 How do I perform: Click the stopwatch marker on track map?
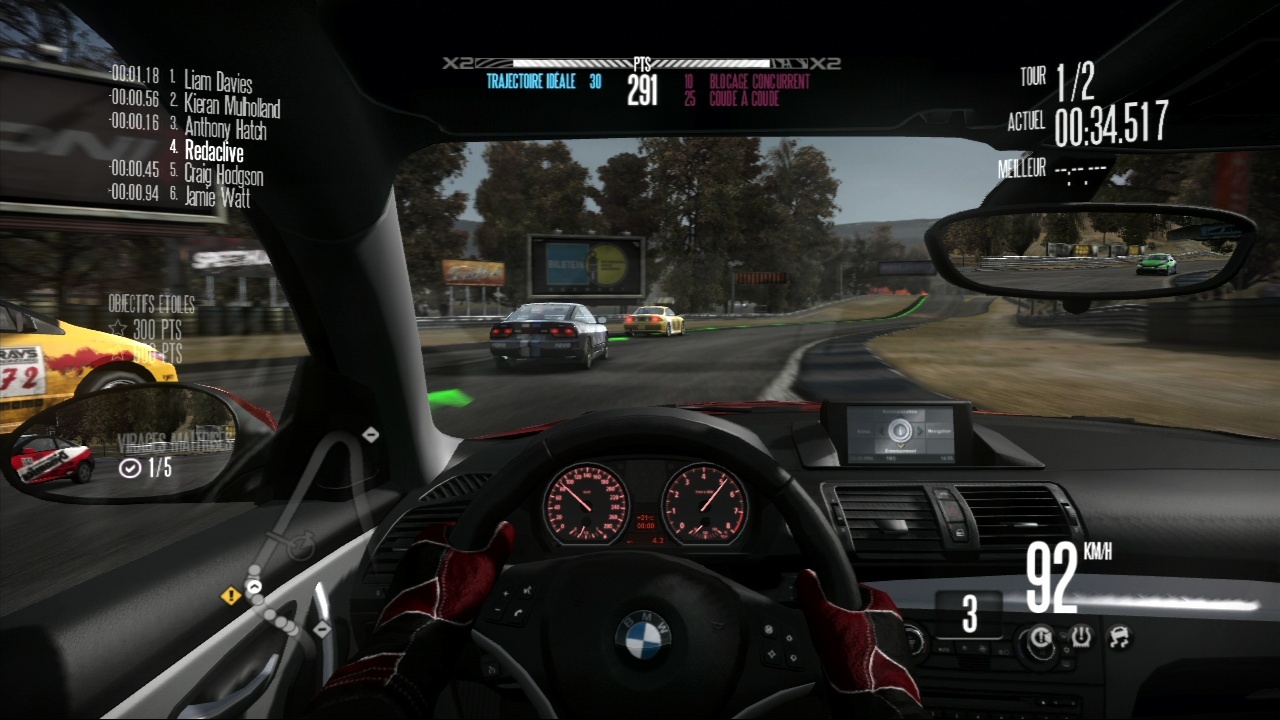(x=295, y=546)
